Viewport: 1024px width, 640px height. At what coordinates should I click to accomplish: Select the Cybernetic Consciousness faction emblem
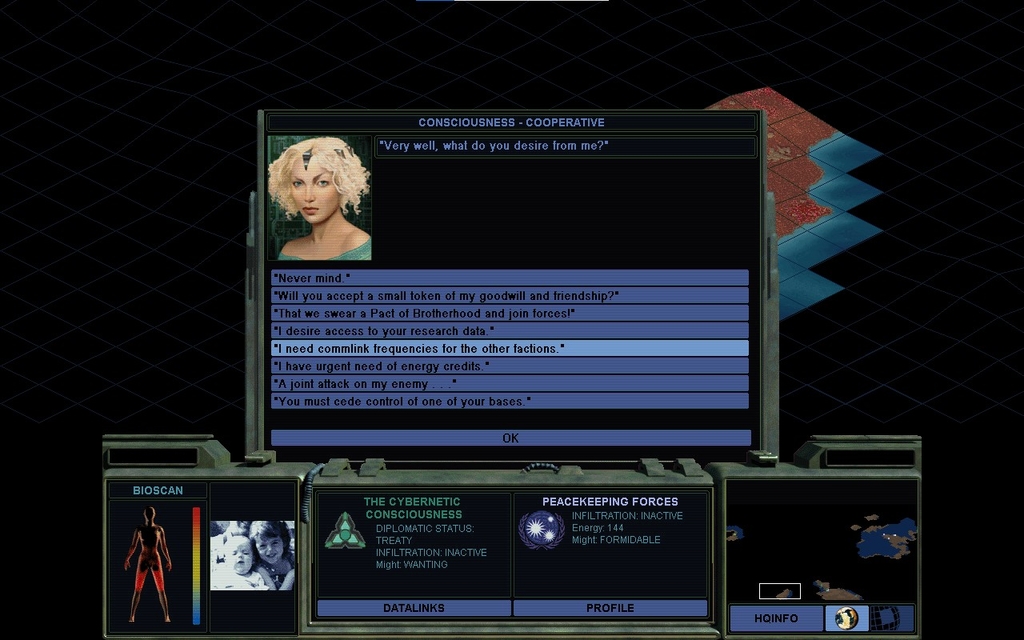pyautogui.click(x=345, y=530)
